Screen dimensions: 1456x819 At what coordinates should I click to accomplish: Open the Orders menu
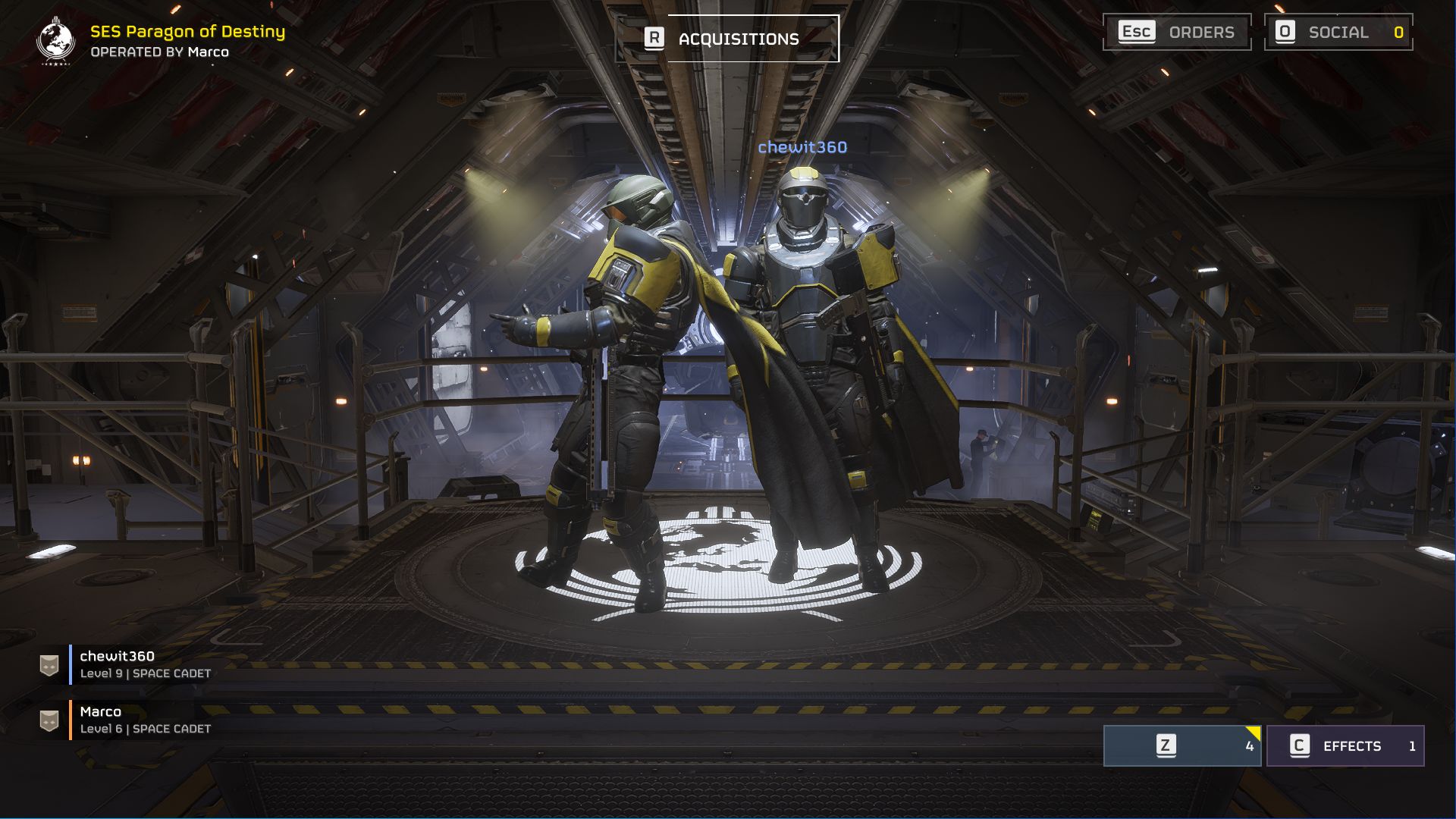click(x=1176, y=33)
